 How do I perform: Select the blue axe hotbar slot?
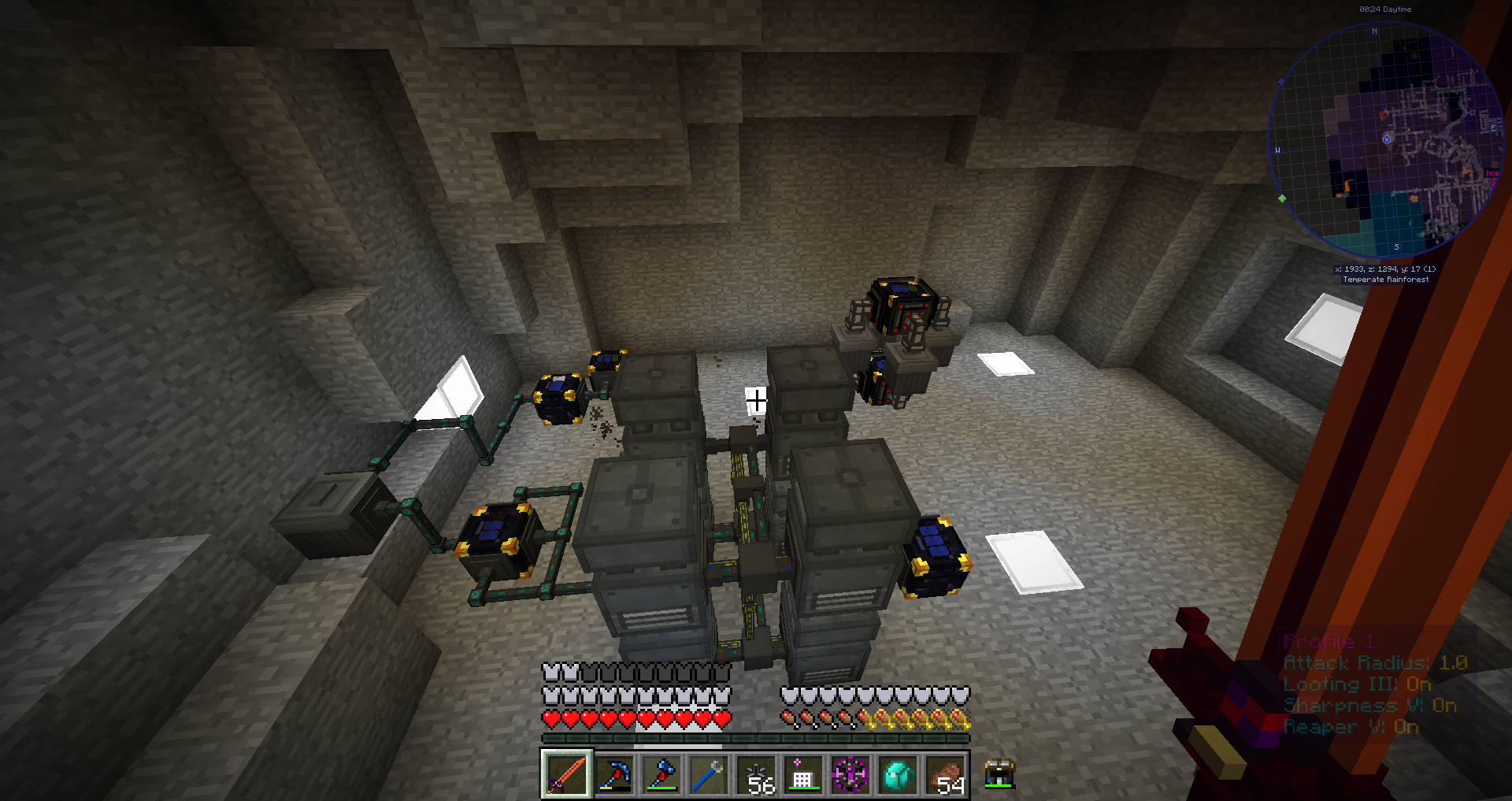pyautogui.click(x=661, y=774)
